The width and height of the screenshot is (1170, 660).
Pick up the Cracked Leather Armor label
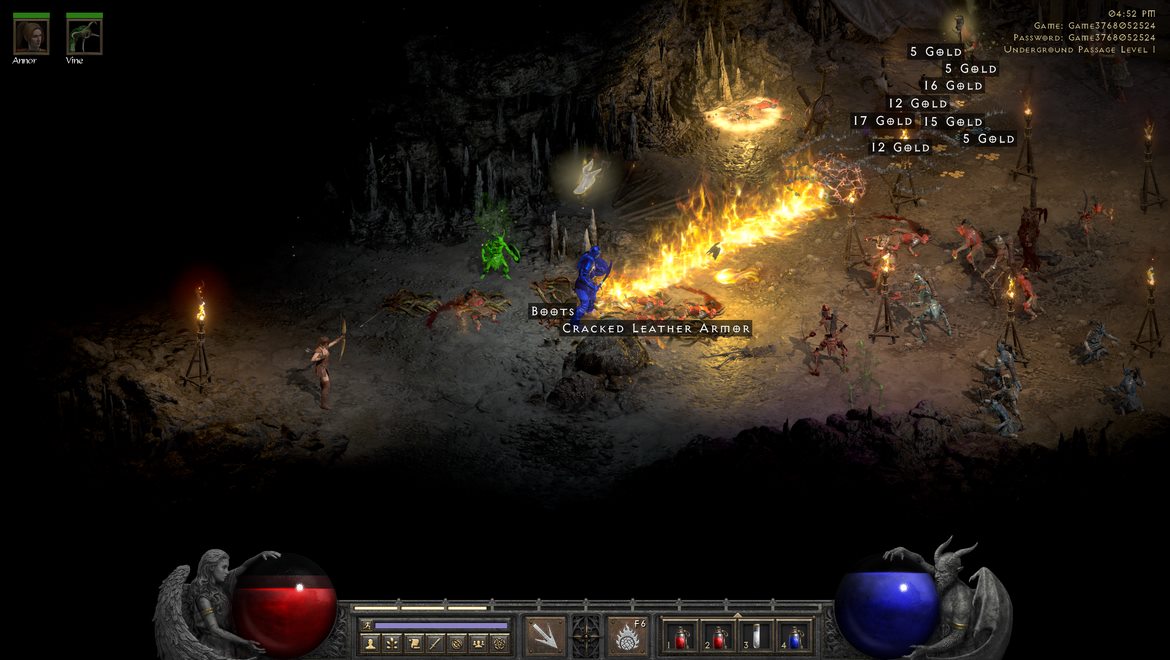pyautogui.click(x=656, y=328)
